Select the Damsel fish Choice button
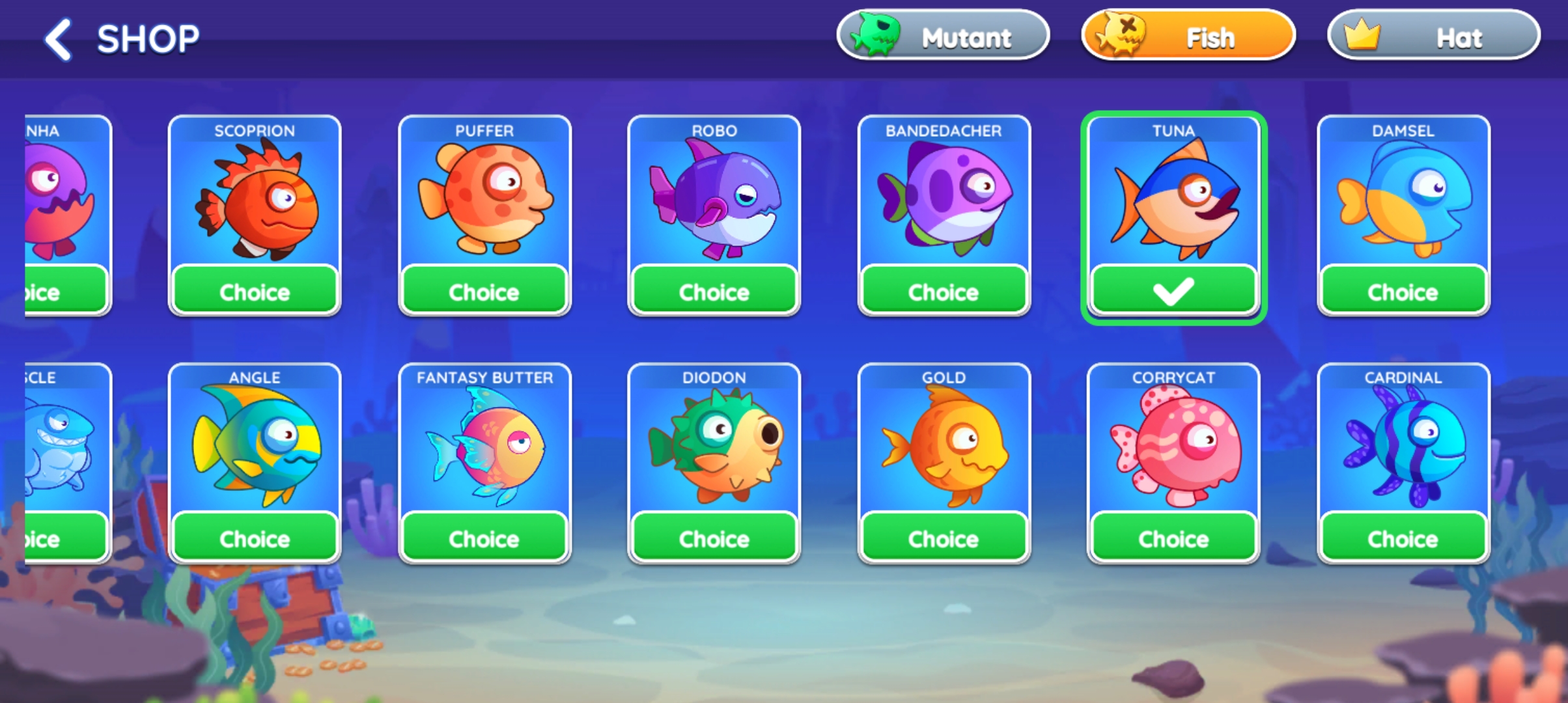Image resolution: width=1568 pixels, height=703 pixels. tap(1403, 291)
